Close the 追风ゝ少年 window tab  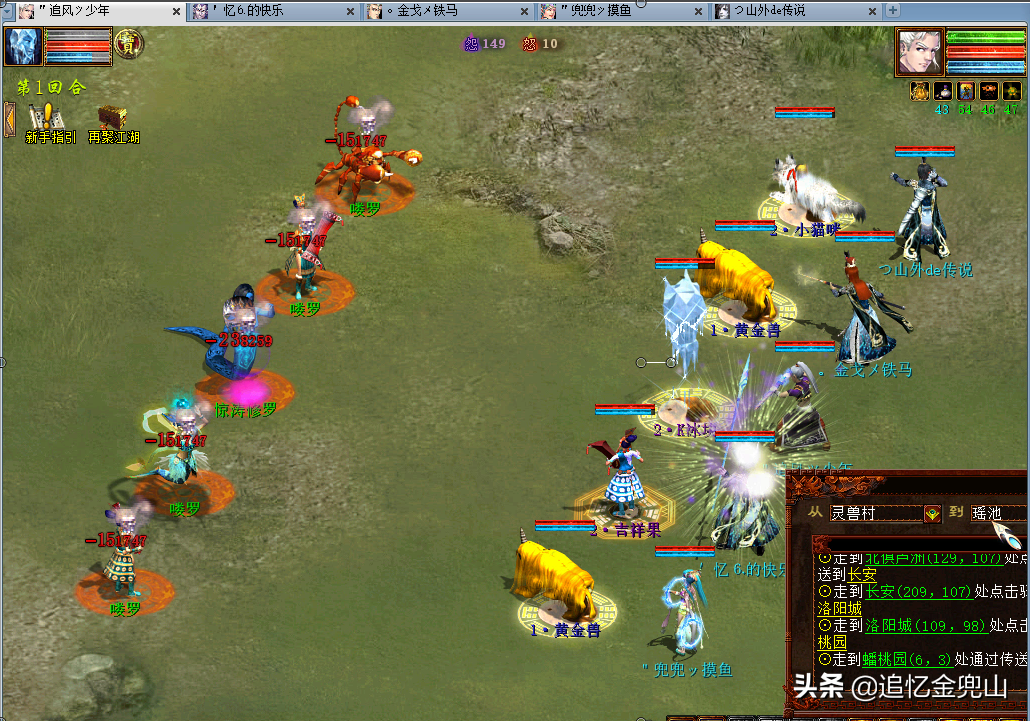pos(175,12)
